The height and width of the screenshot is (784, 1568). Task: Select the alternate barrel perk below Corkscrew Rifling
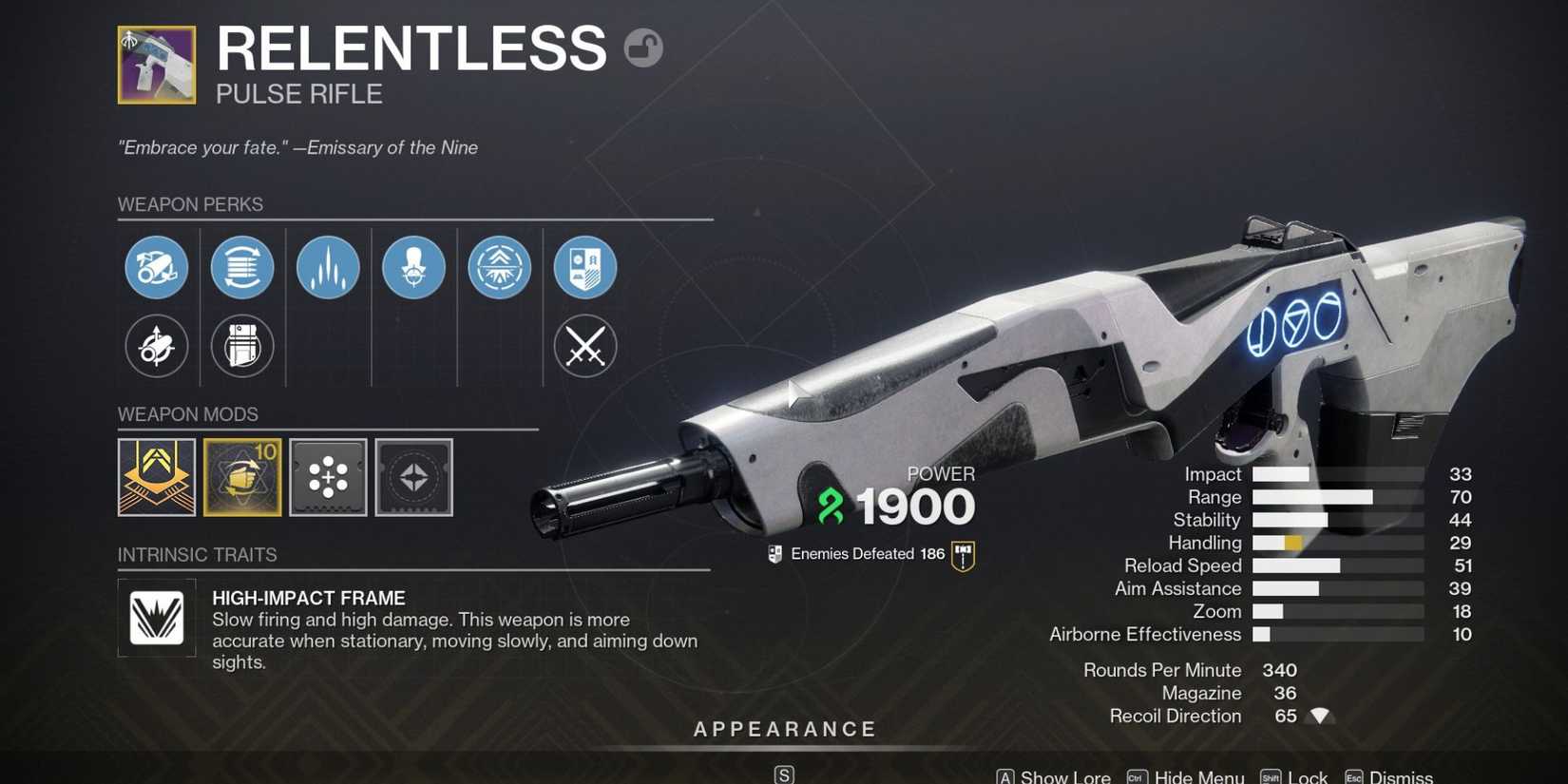coord(157,347)
